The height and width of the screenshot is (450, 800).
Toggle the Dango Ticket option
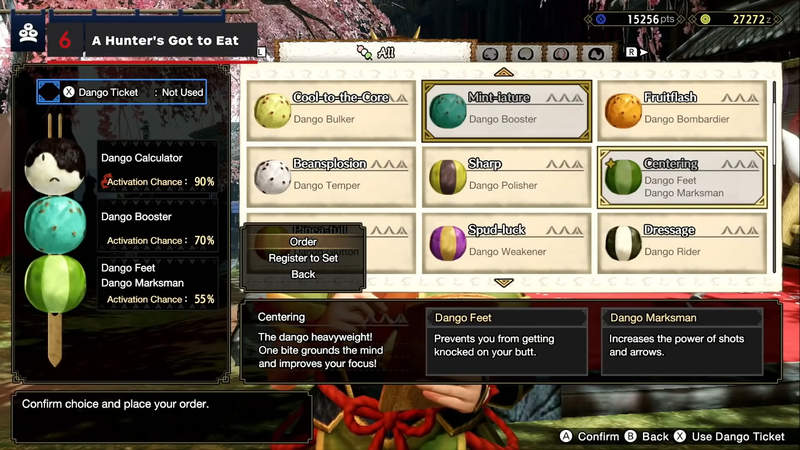pos(122,92)
